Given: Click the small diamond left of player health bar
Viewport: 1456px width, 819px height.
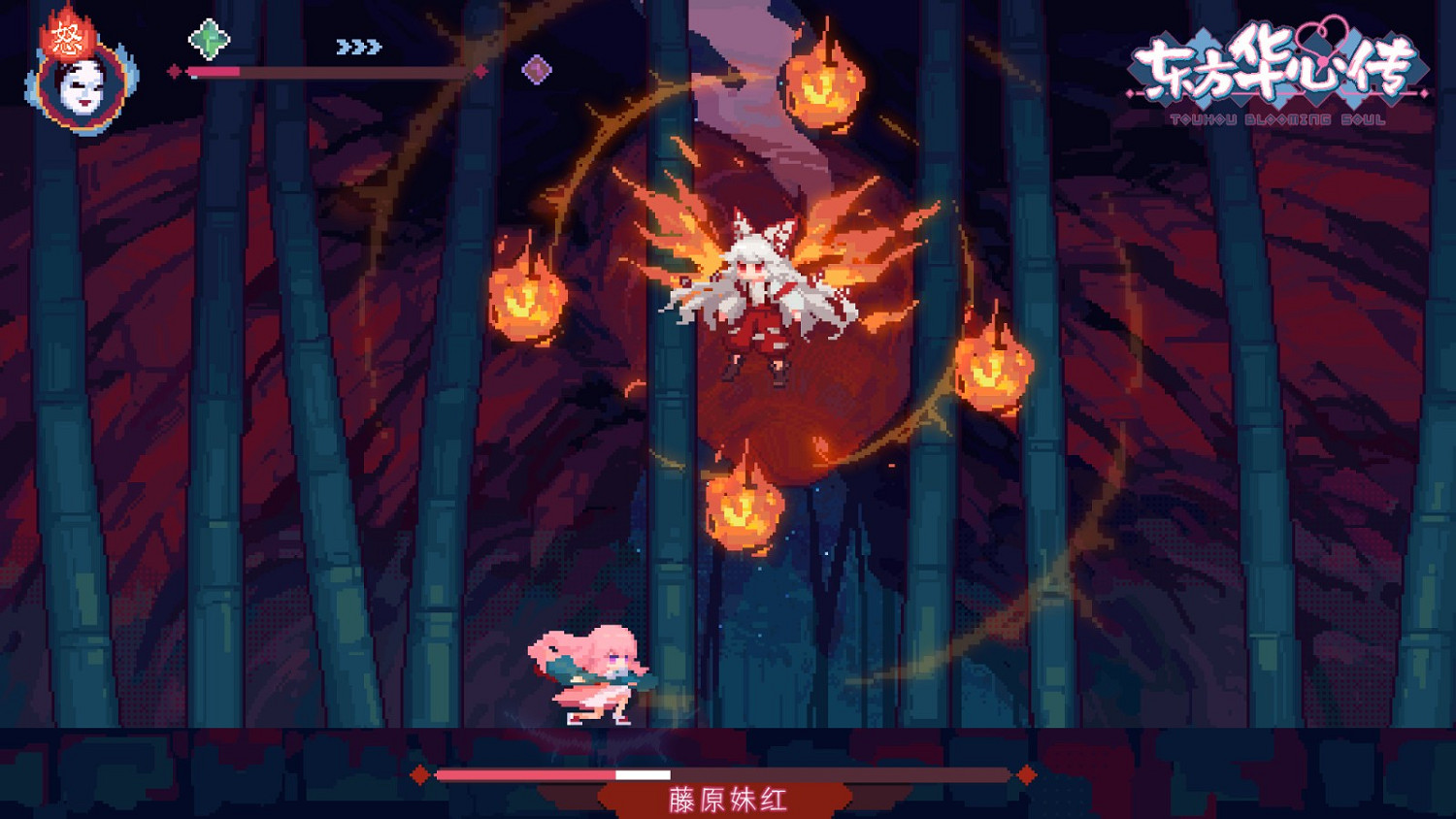Looking at the screenshot, I should click(x=175, y=71).
